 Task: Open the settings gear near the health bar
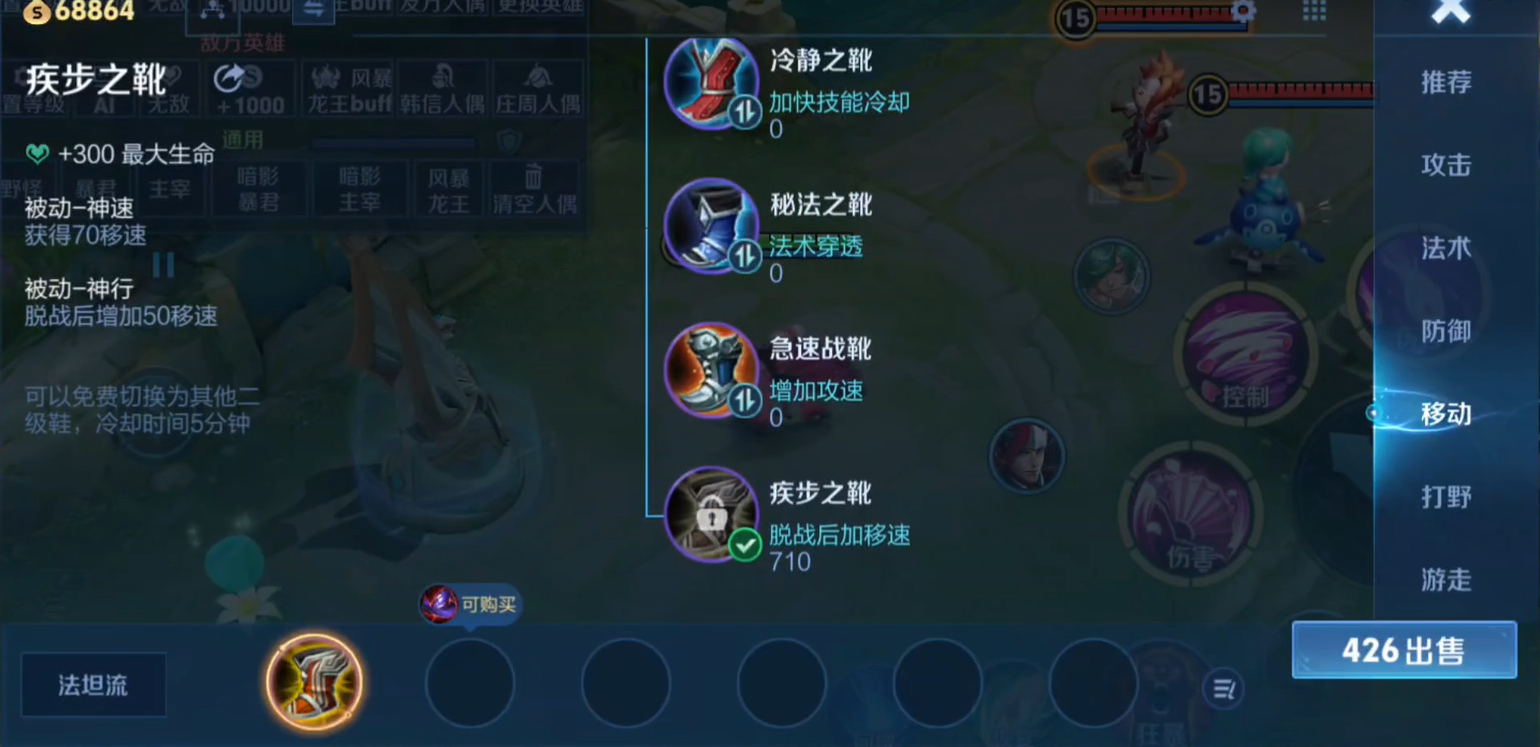tap(1243, 9)
